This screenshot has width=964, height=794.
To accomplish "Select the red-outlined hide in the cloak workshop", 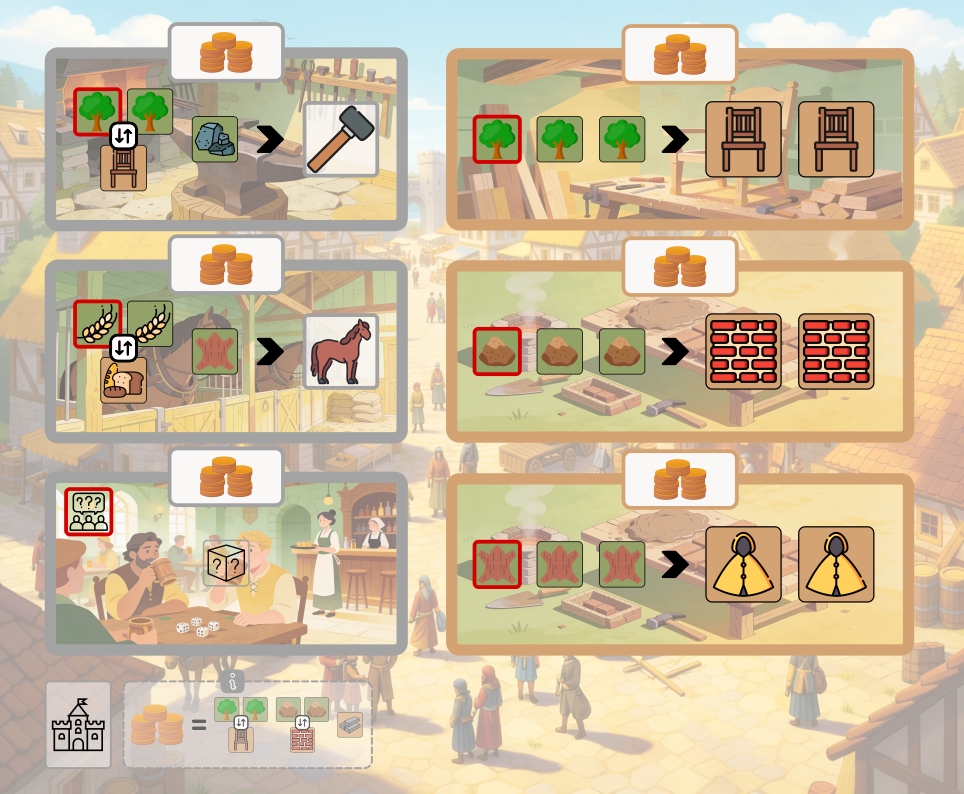I will 497,564.
